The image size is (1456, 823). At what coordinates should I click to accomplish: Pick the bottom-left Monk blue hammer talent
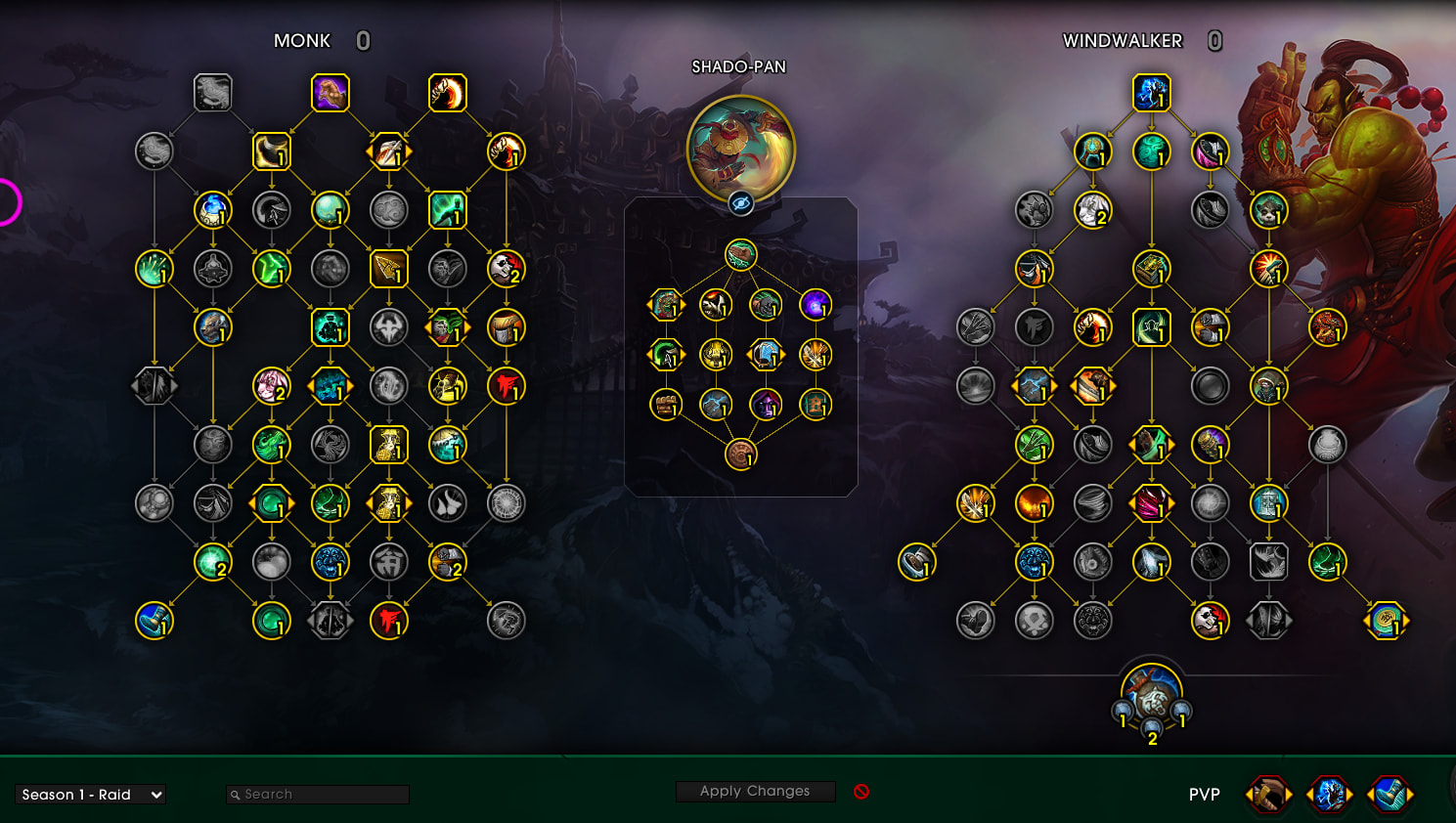[x=154, y=621]
